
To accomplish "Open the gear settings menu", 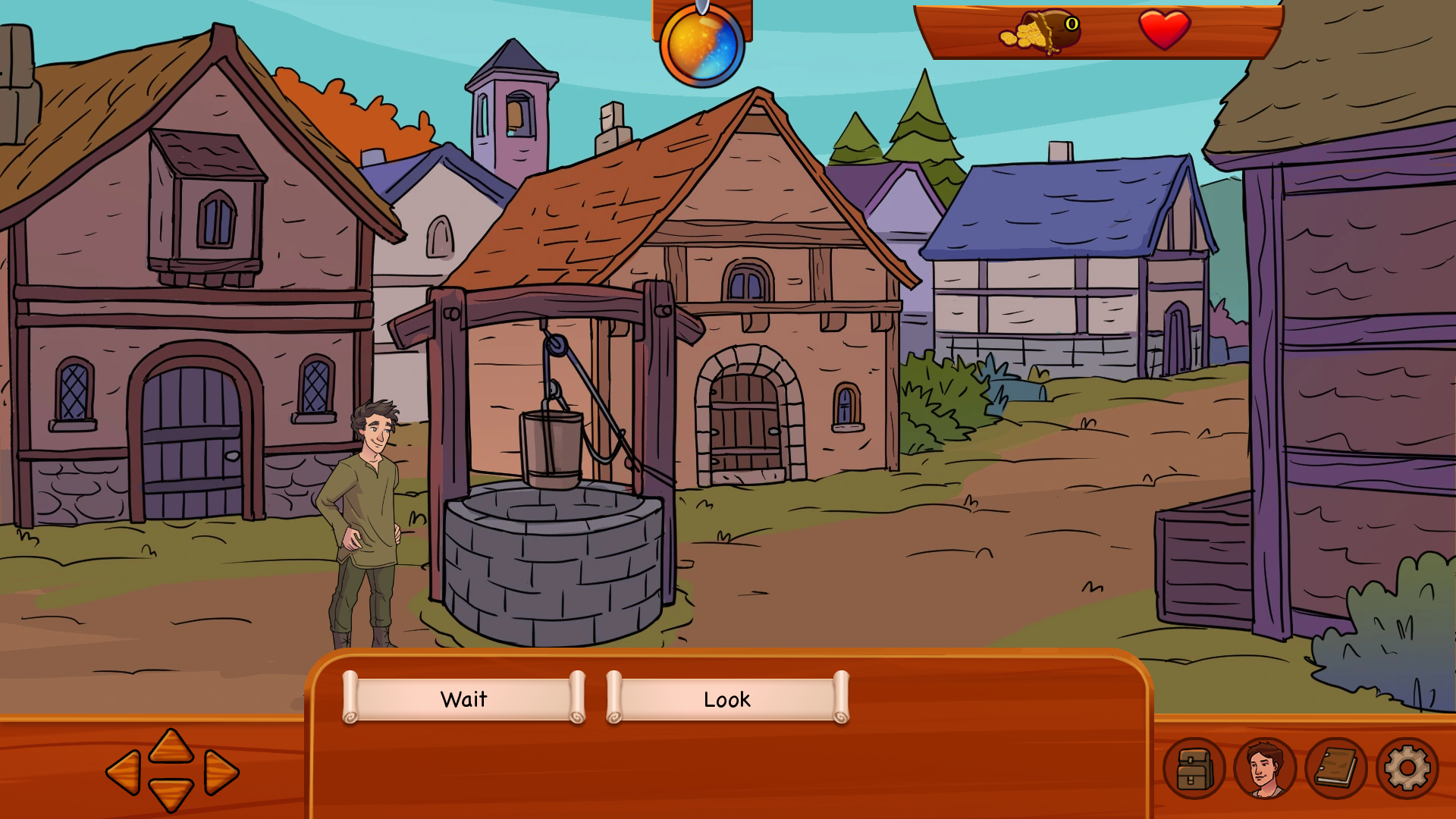I will coord(1407,769).
